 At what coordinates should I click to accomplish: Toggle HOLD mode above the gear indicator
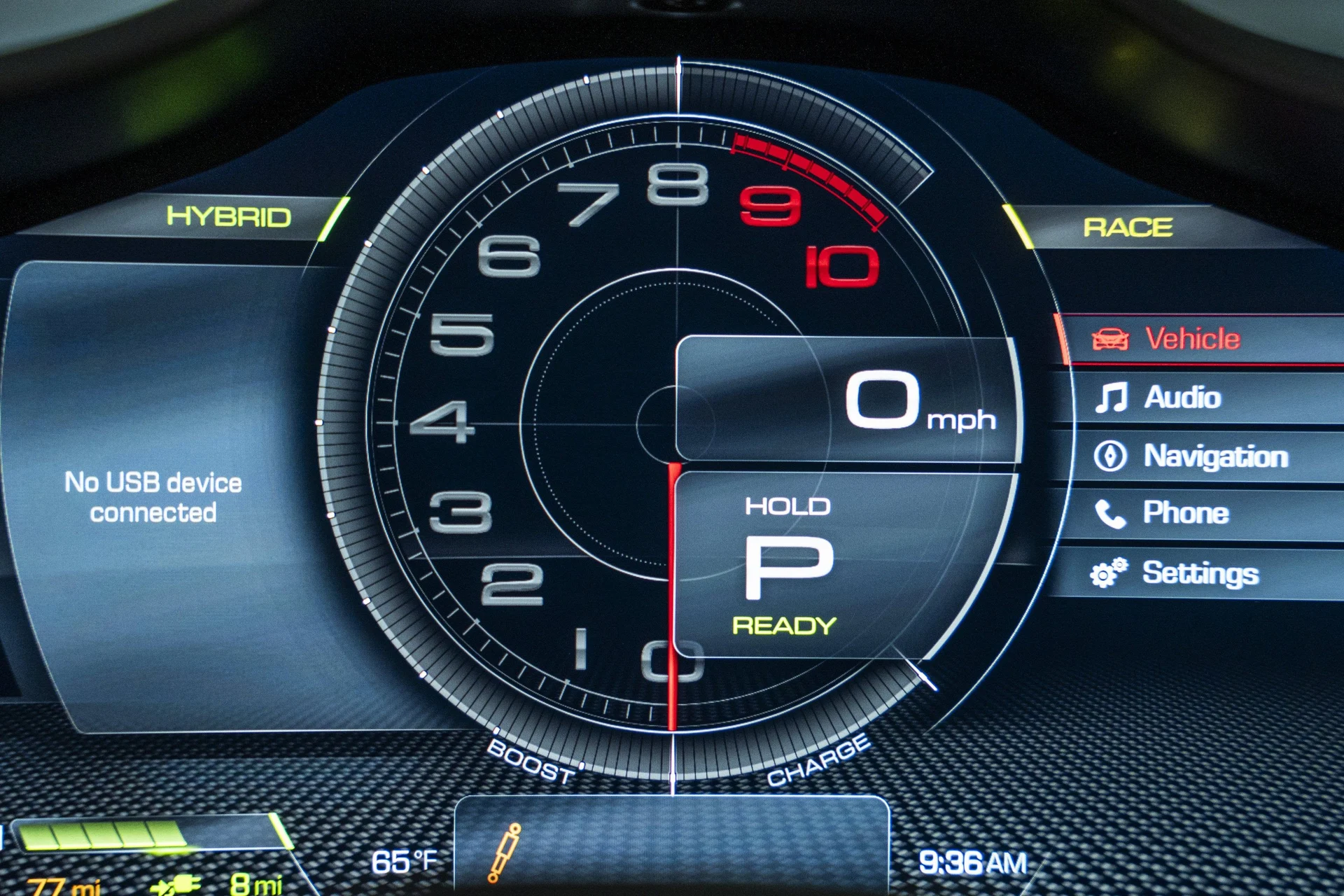(x=787, y=505)
